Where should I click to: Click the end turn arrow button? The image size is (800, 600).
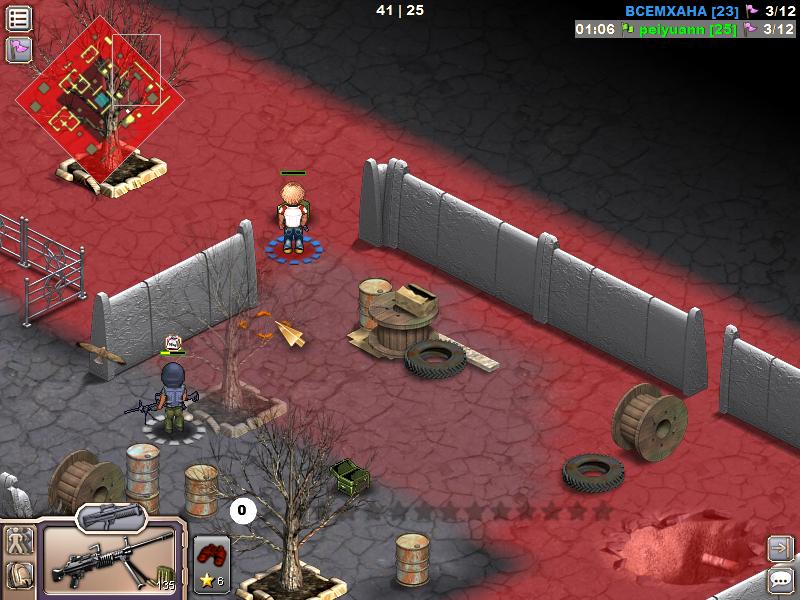pyautogui.click(x=780, y=548)
